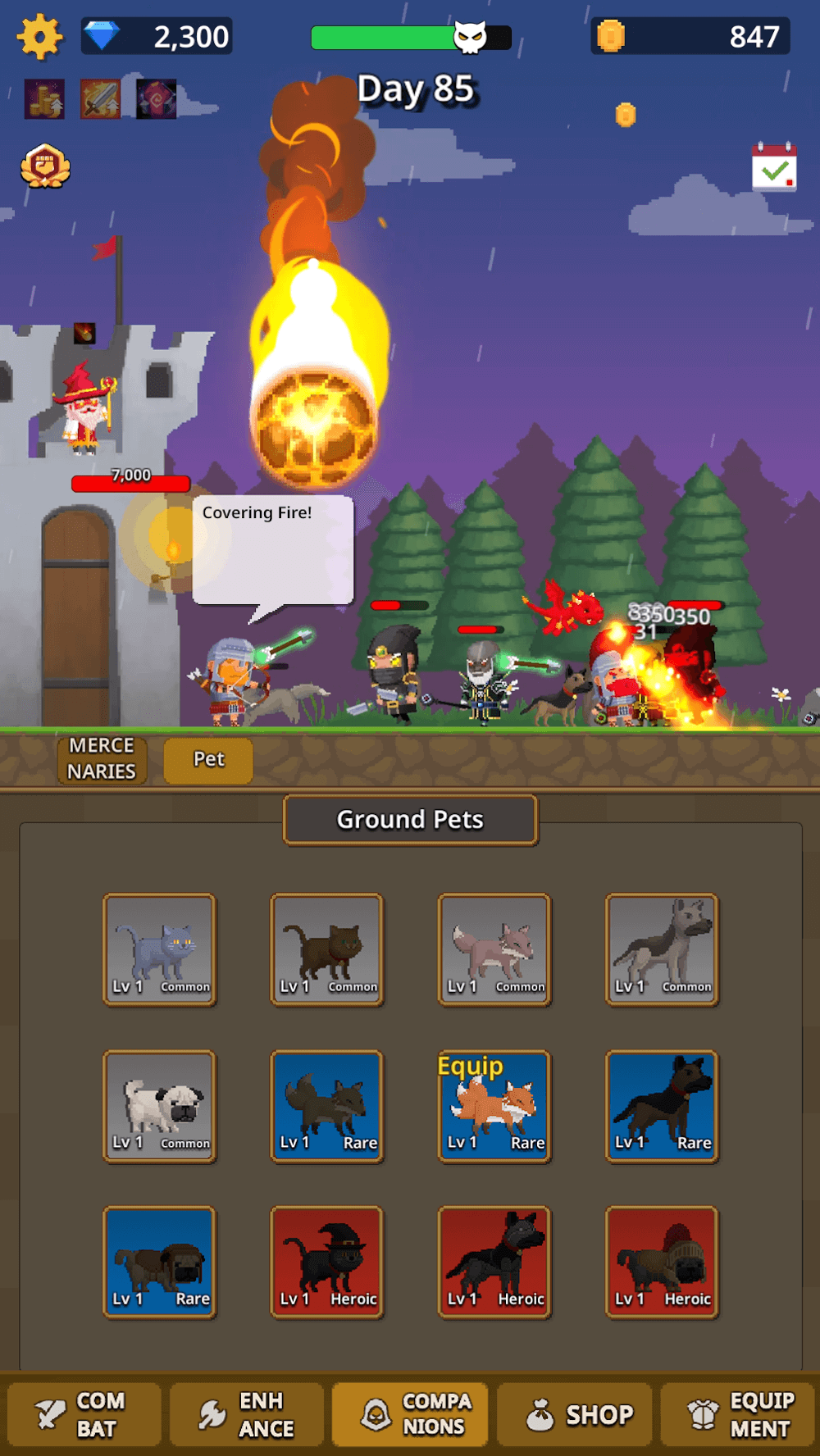Tap the sword buff icon
820x1456 pixels.
[101, 99]
